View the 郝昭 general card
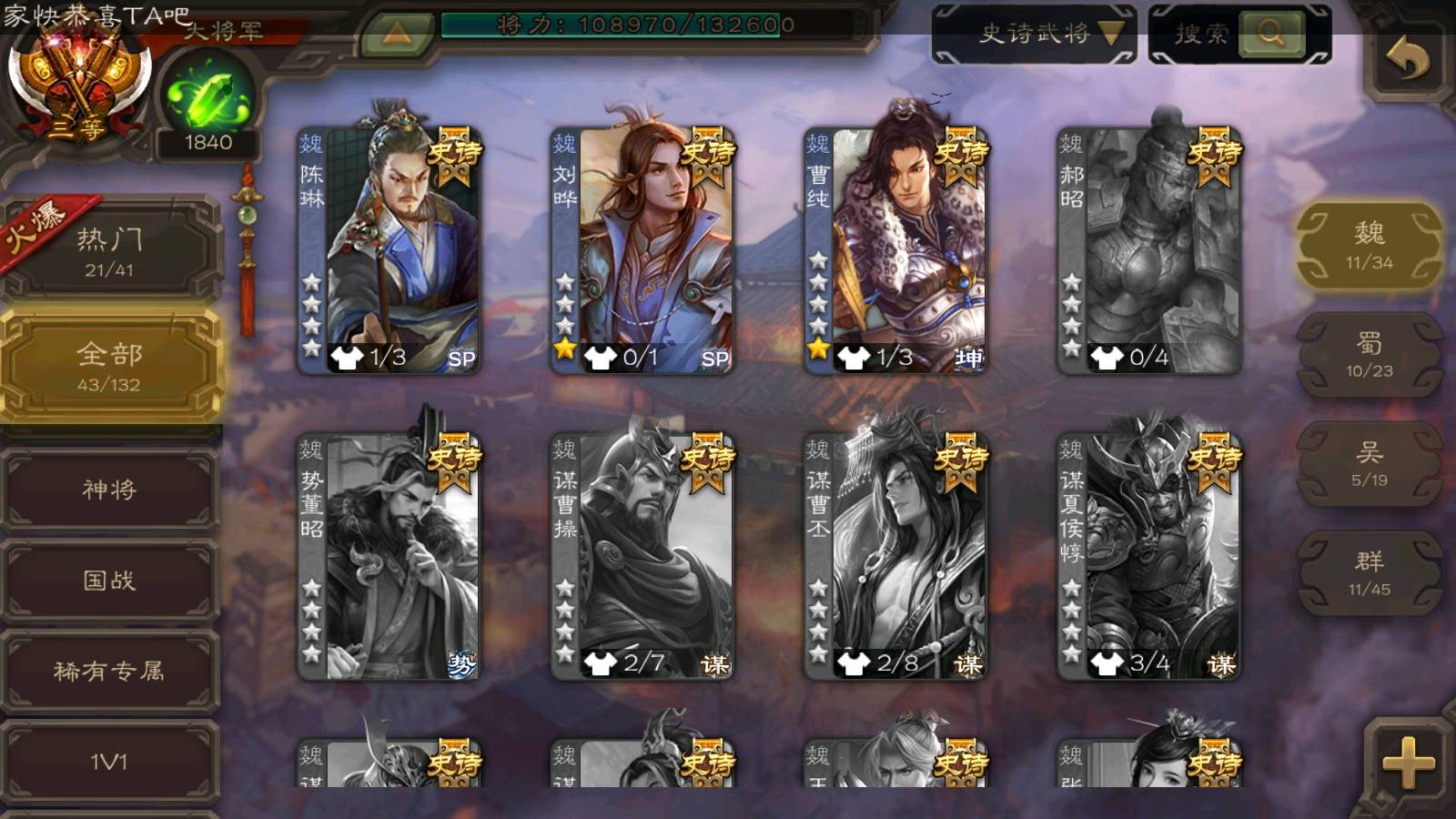1456x819 pixels. coord(1148,250)
